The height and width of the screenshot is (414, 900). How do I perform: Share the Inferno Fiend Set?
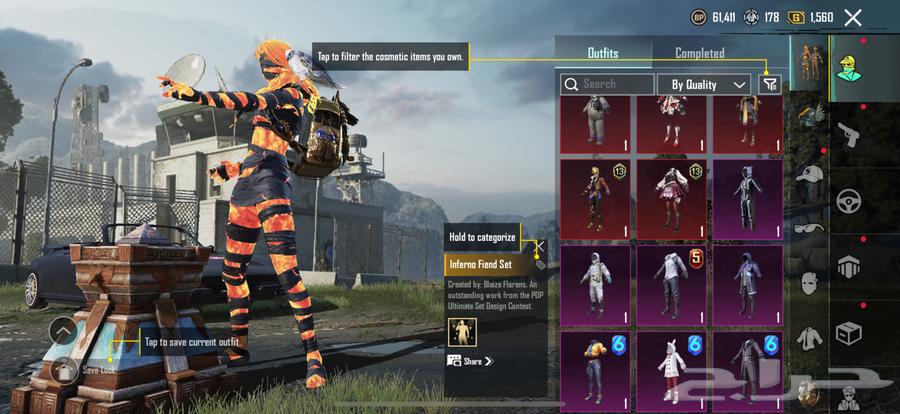[x=471, y=361]
